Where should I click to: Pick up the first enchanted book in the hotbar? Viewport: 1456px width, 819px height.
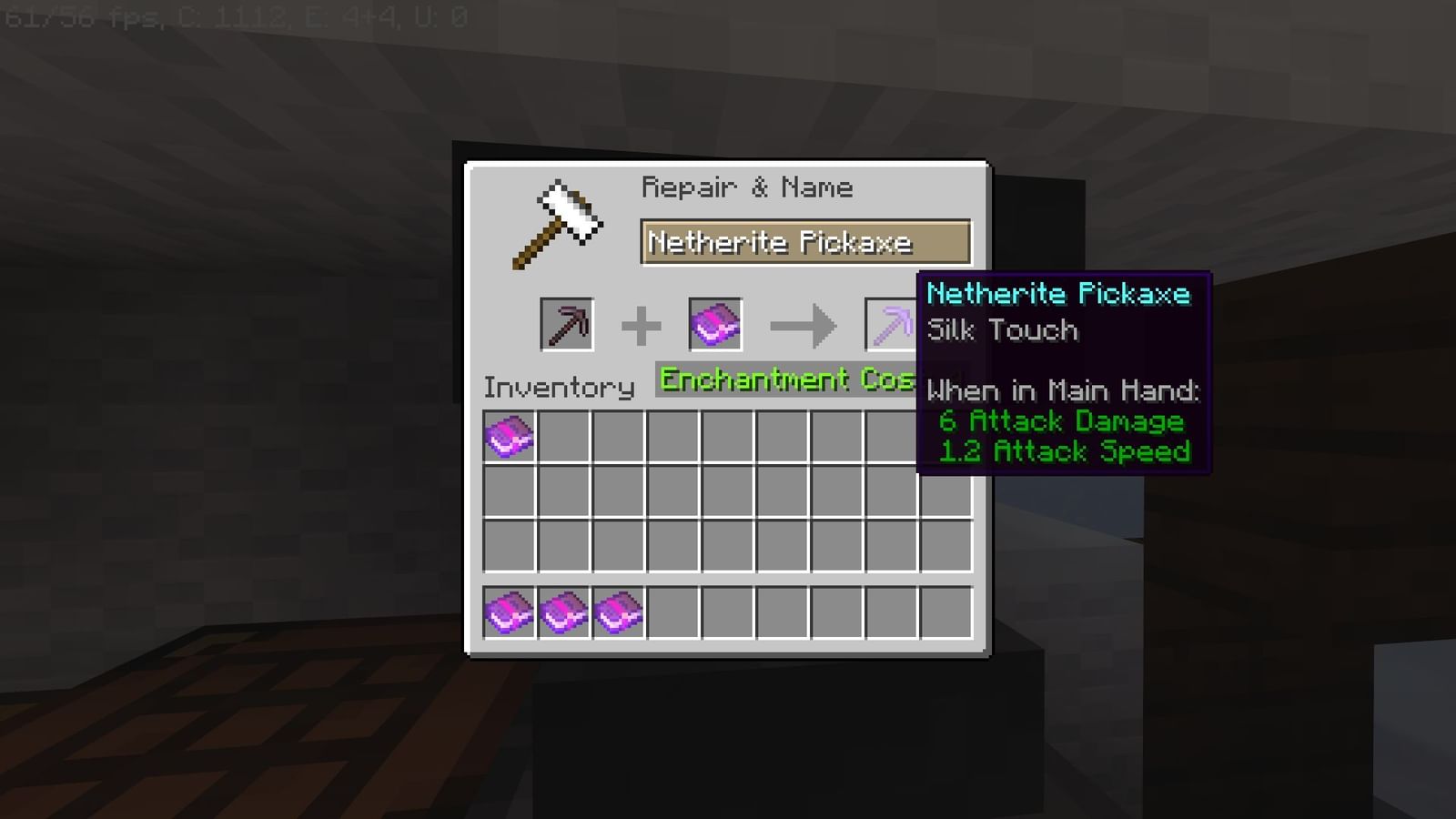point(509,611)
